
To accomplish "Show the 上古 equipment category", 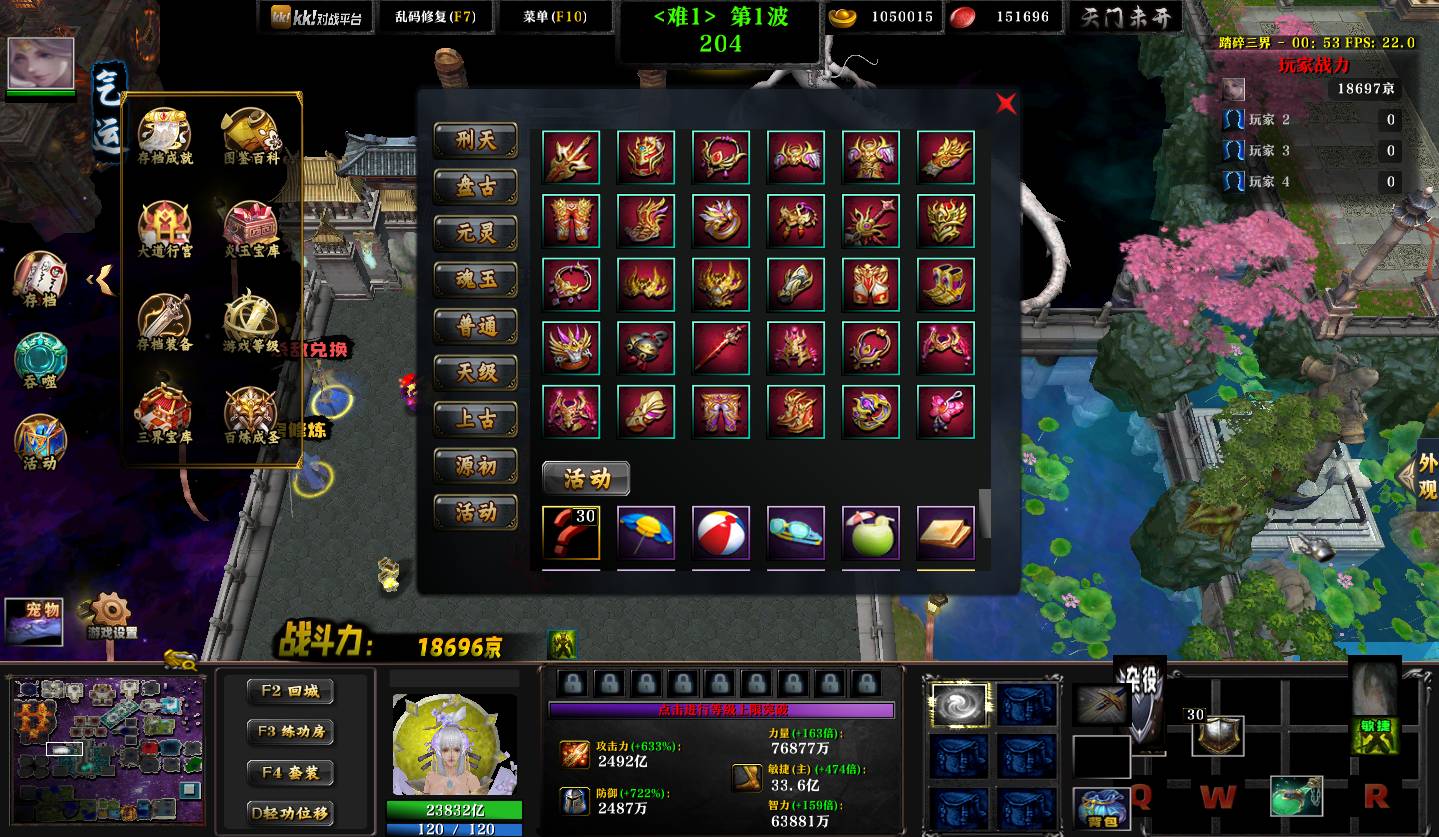I will tap(475, 420).
